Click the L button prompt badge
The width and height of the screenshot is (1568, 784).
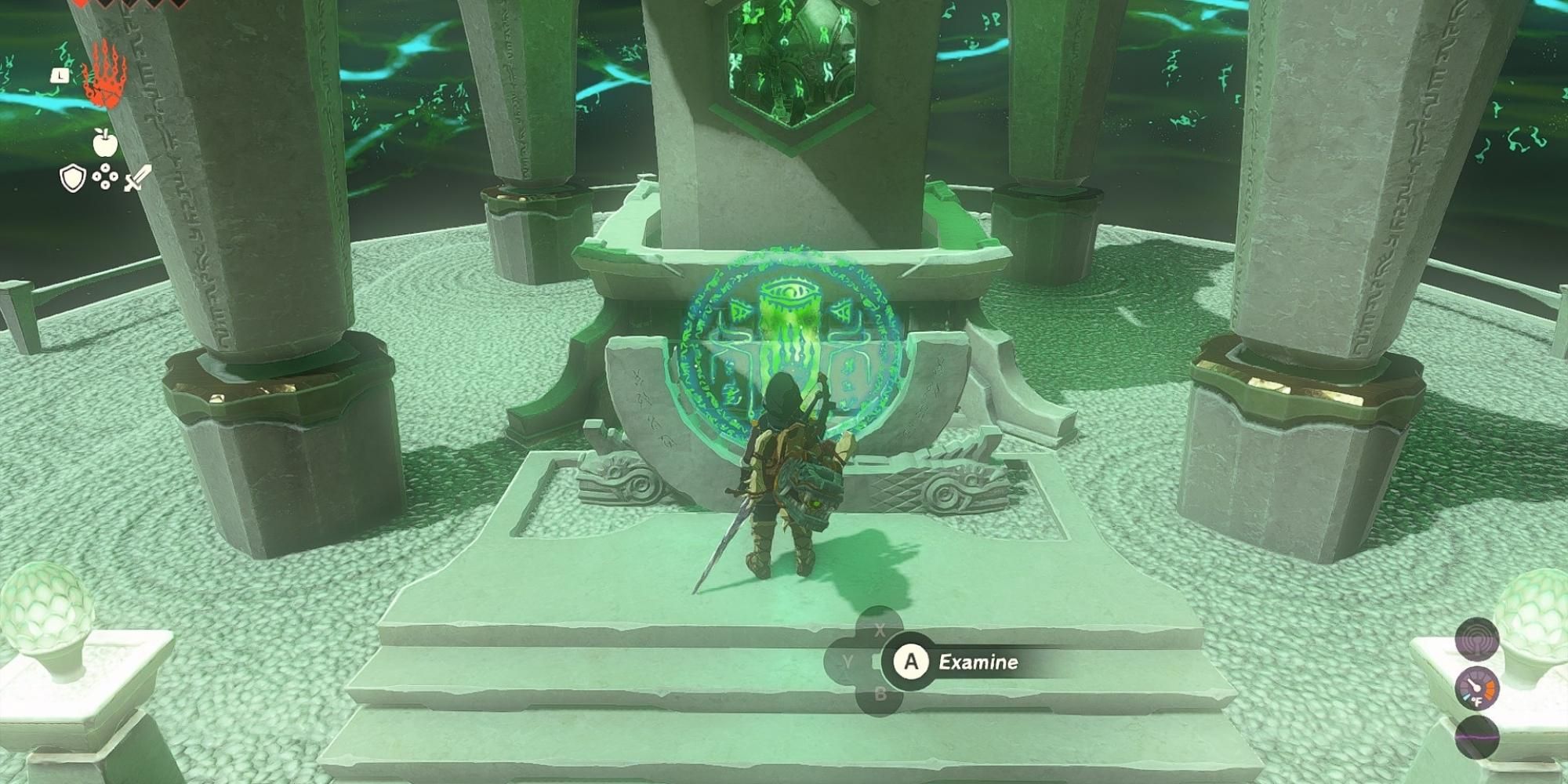[60, 76]
